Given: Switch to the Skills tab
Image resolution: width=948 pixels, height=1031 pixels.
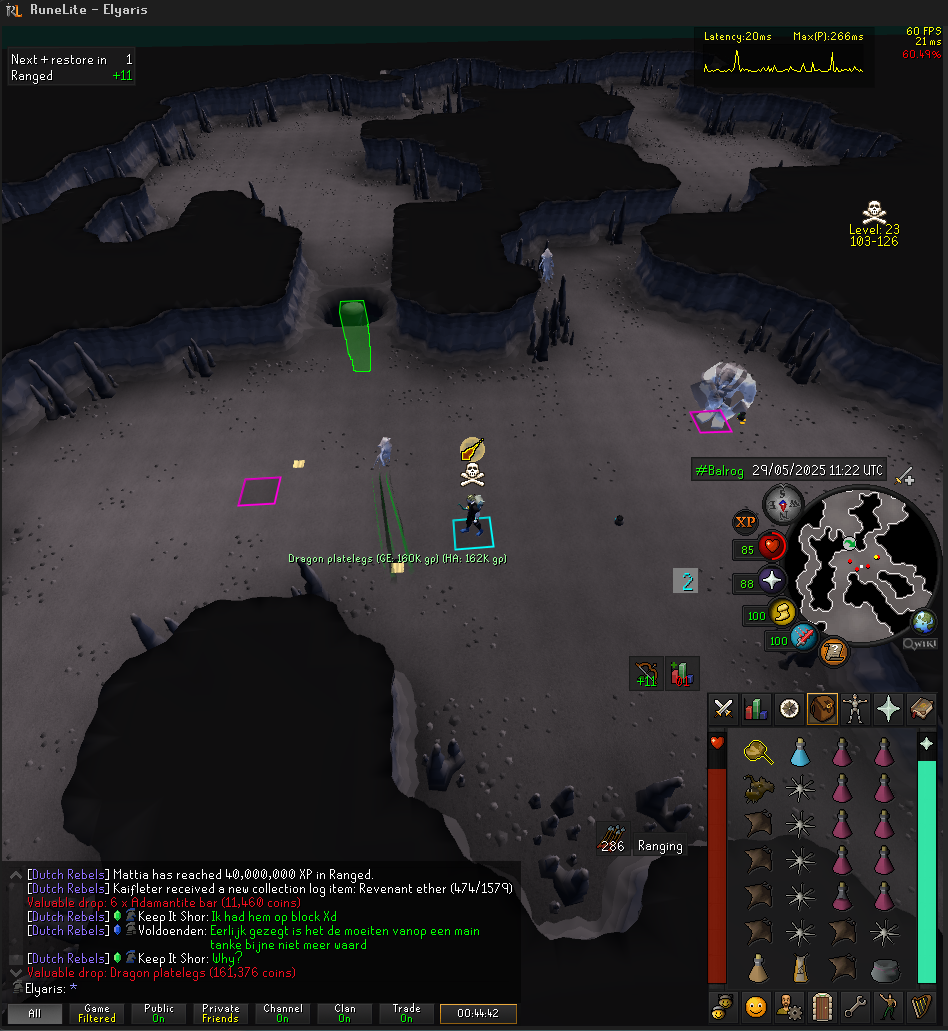Looking at the screenshot, I should point(757,709).
